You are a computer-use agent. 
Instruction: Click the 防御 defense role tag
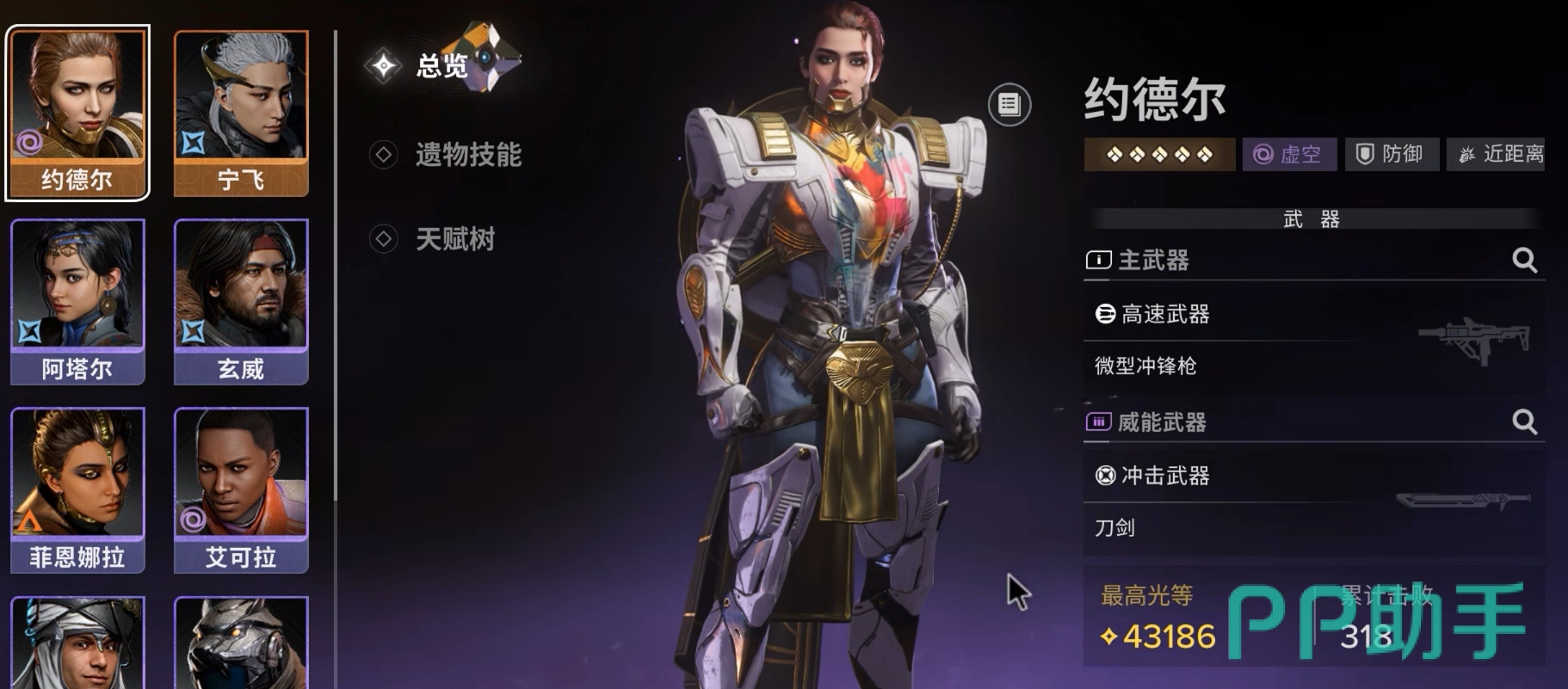coord(1391,155)
